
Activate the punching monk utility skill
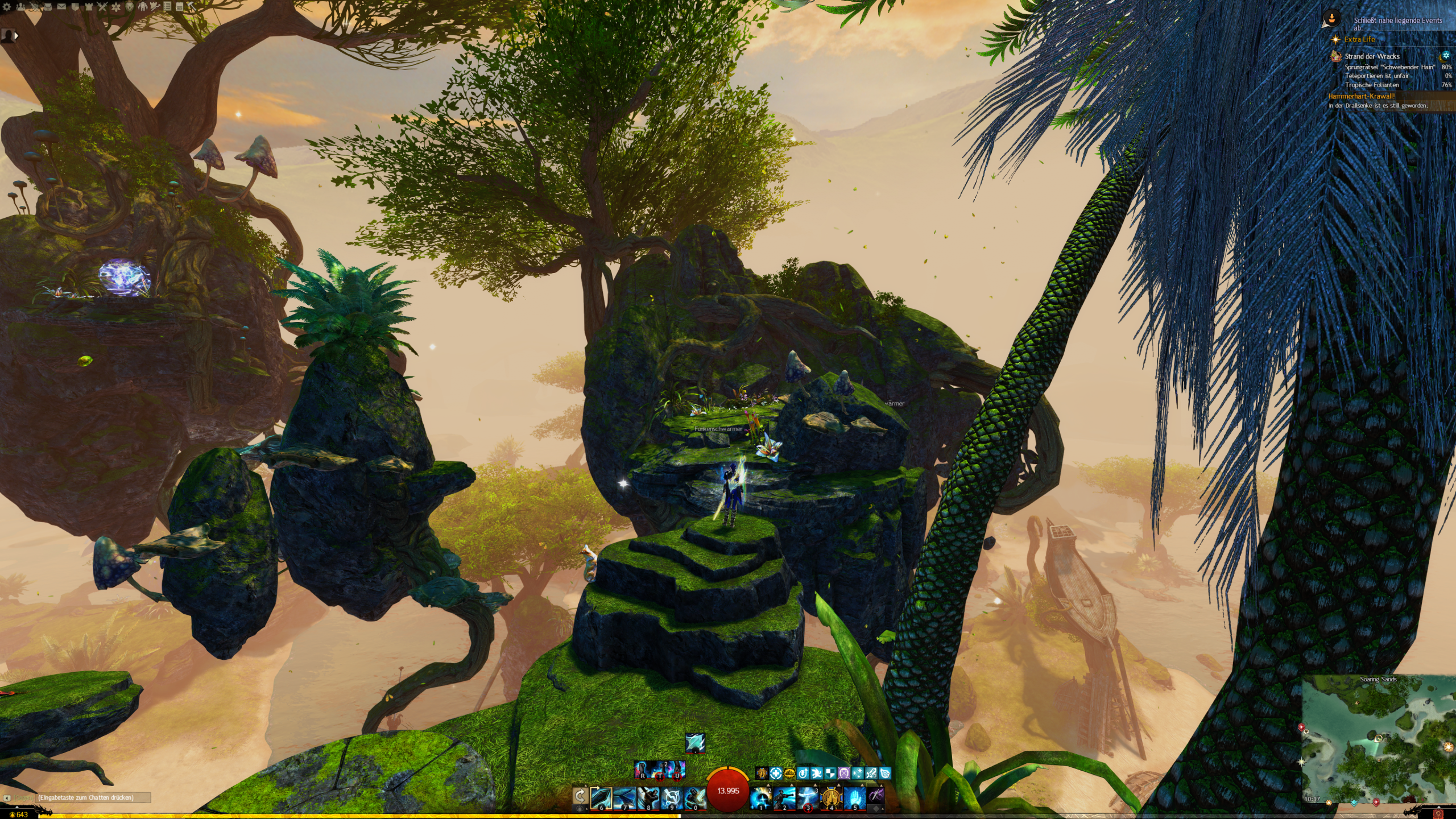click(x=784, y=798)
